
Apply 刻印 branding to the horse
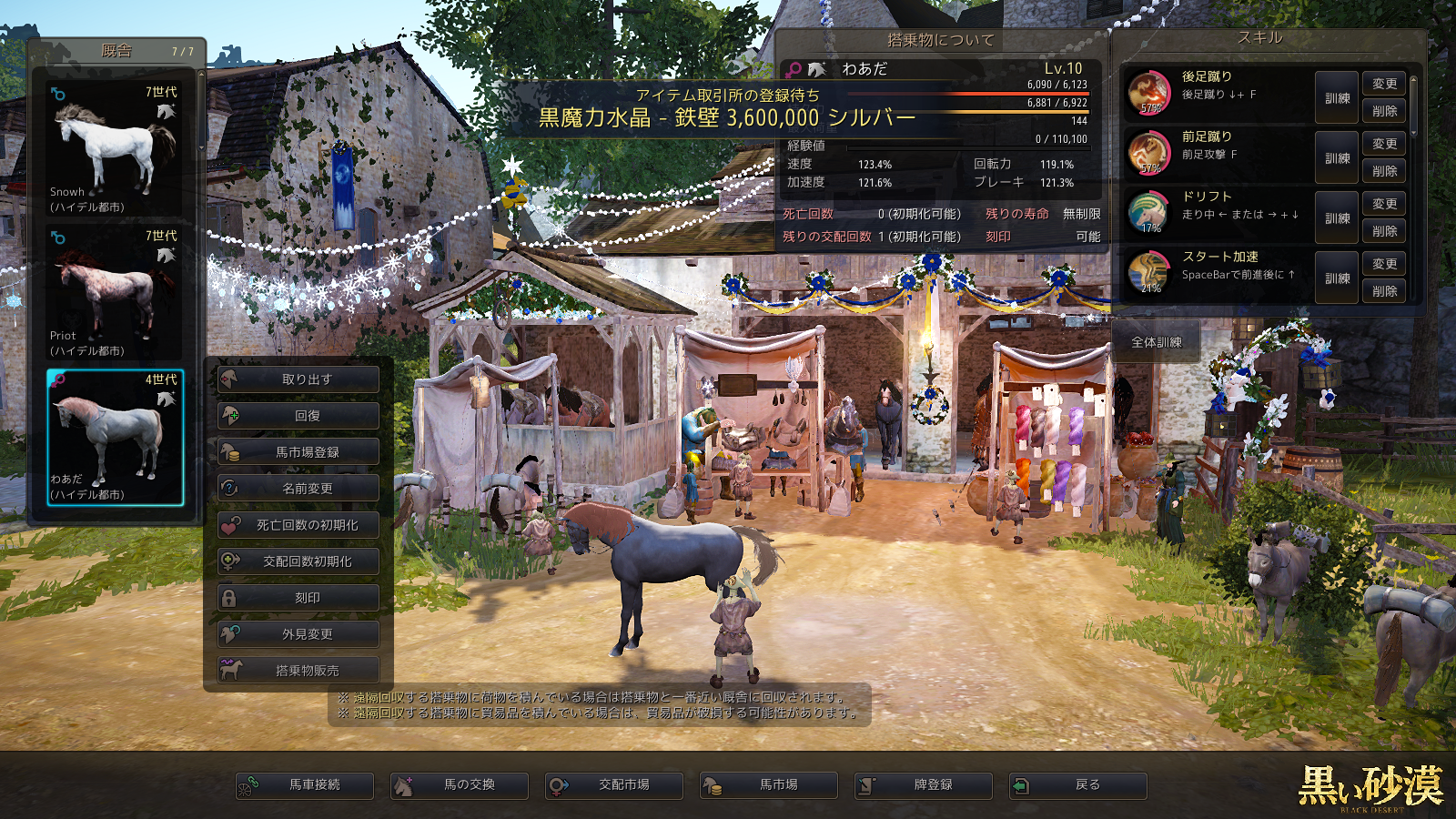point(298,598)
